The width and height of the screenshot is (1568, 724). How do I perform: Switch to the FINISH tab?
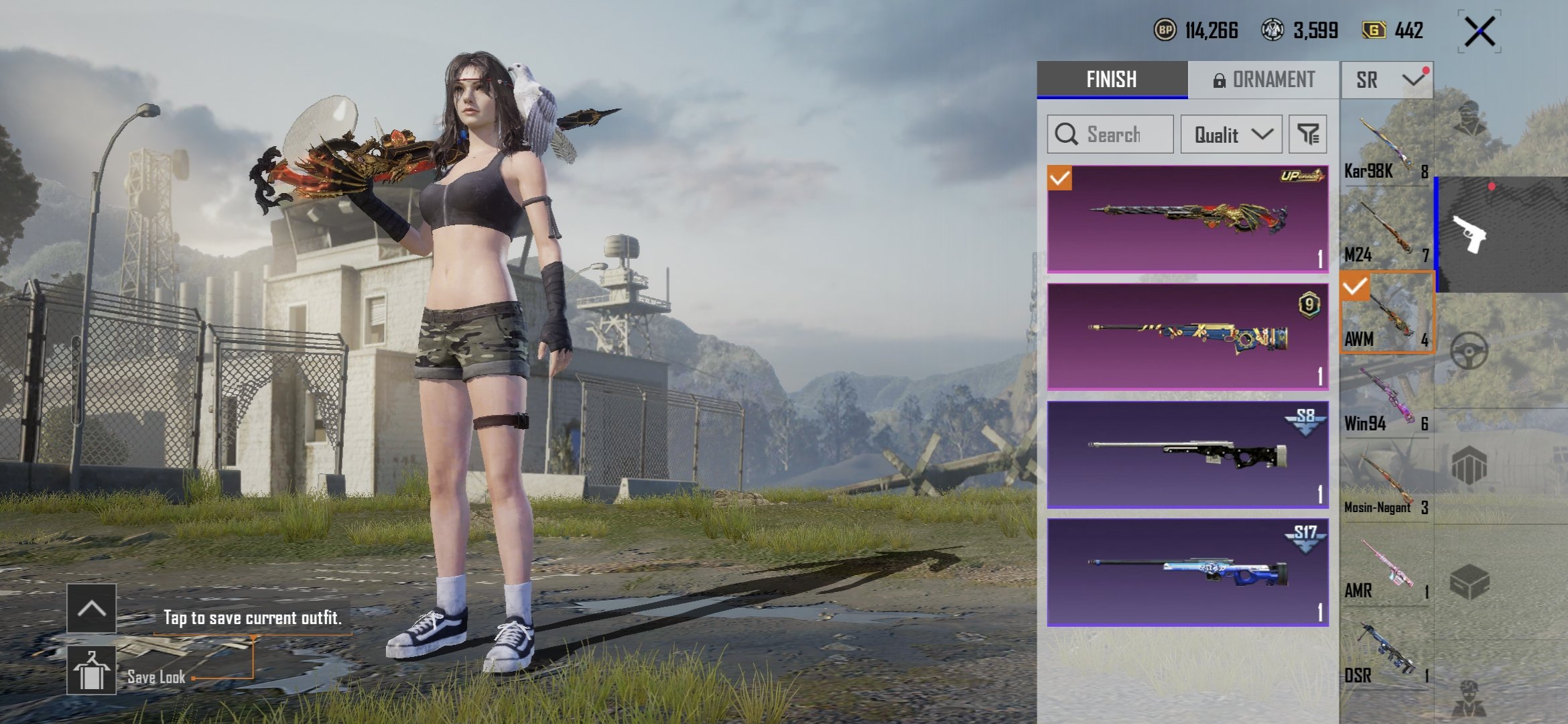[x=1112, y=80]
